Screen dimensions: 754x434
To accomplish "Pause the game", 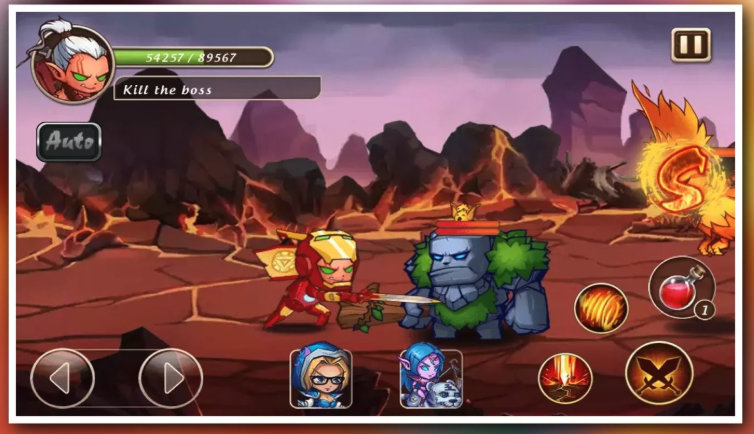I will [690, 45].
